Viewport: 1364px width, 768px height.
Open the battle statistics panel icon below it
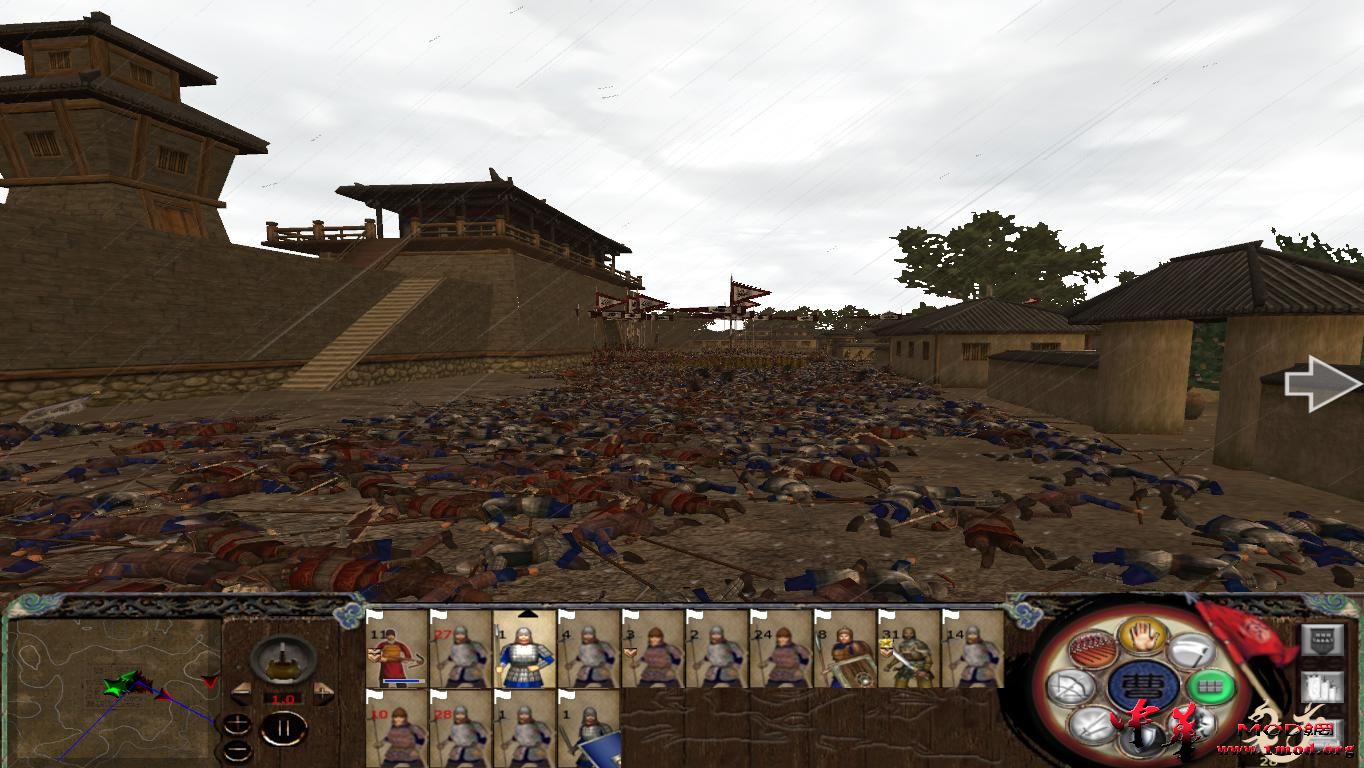(1322, 686)
